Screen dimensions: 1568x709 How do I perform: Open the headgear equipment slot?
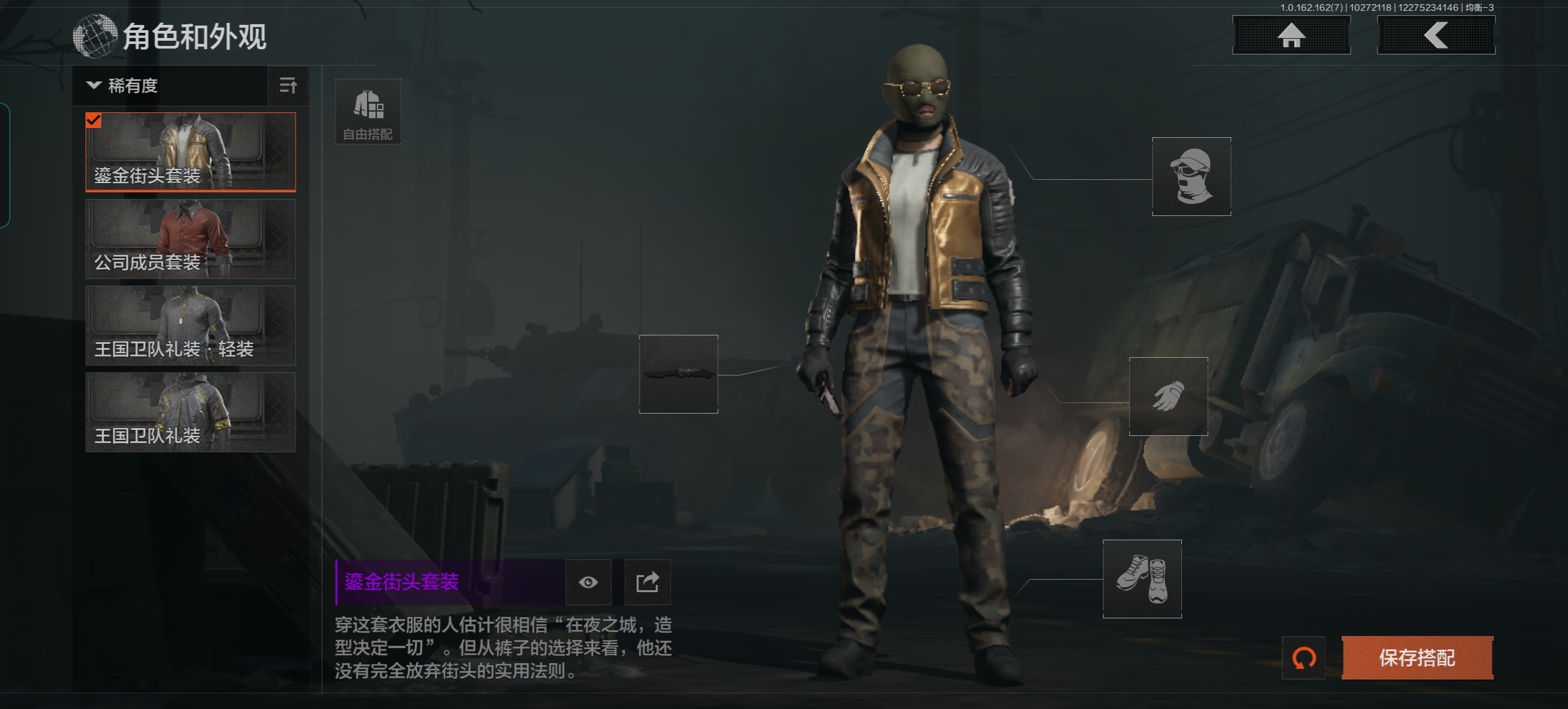[1191, 177]
